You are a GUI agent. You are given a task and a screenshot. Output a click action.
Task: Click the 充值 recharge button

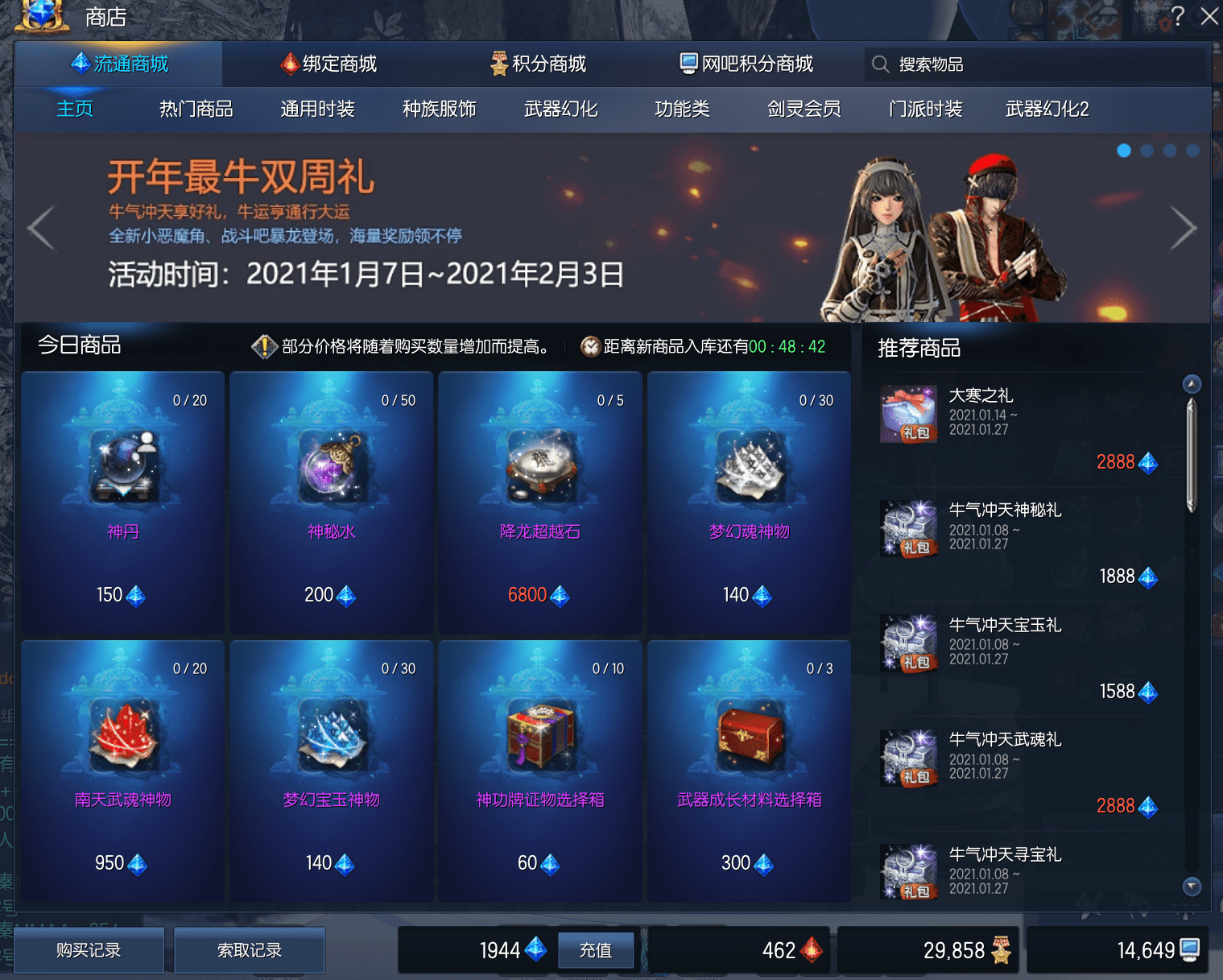pyautogui.click(x=595, y=950)
